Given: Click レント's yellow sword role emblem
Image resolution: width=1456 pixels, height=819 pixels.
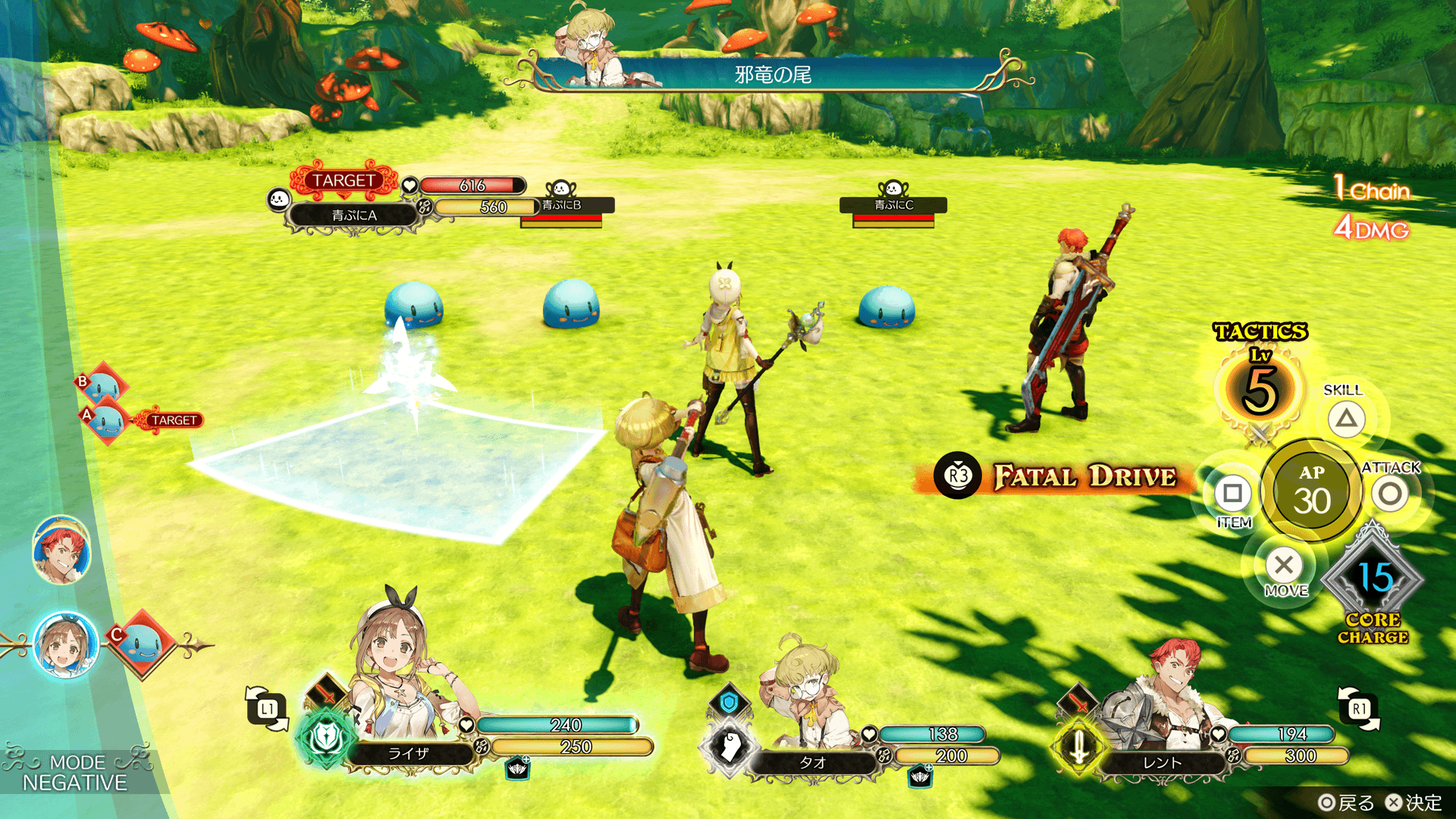Looking at the screenshot, I should [x=1079, y=745].
